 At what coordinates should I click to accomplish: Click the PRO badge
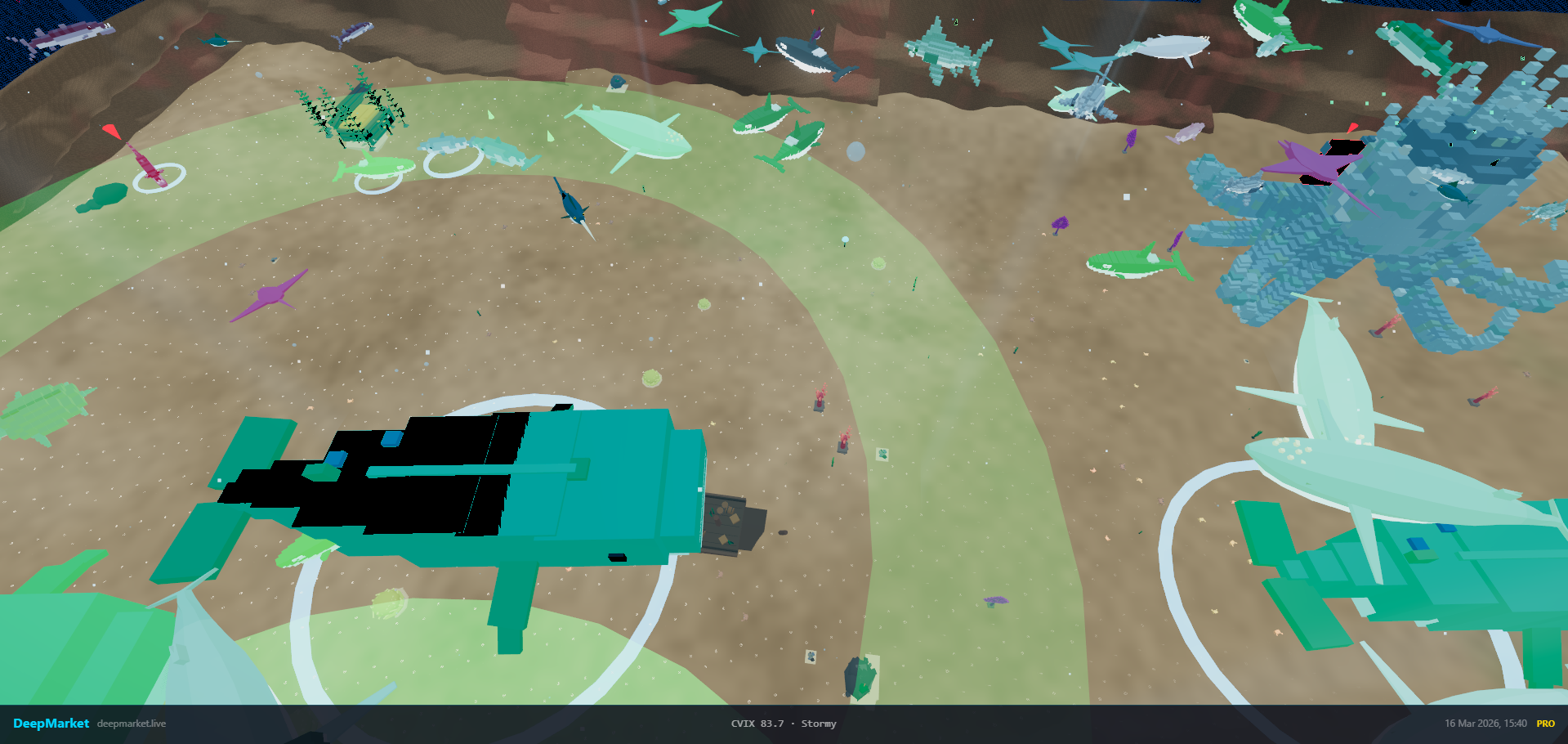click(x=1545, y=724)
